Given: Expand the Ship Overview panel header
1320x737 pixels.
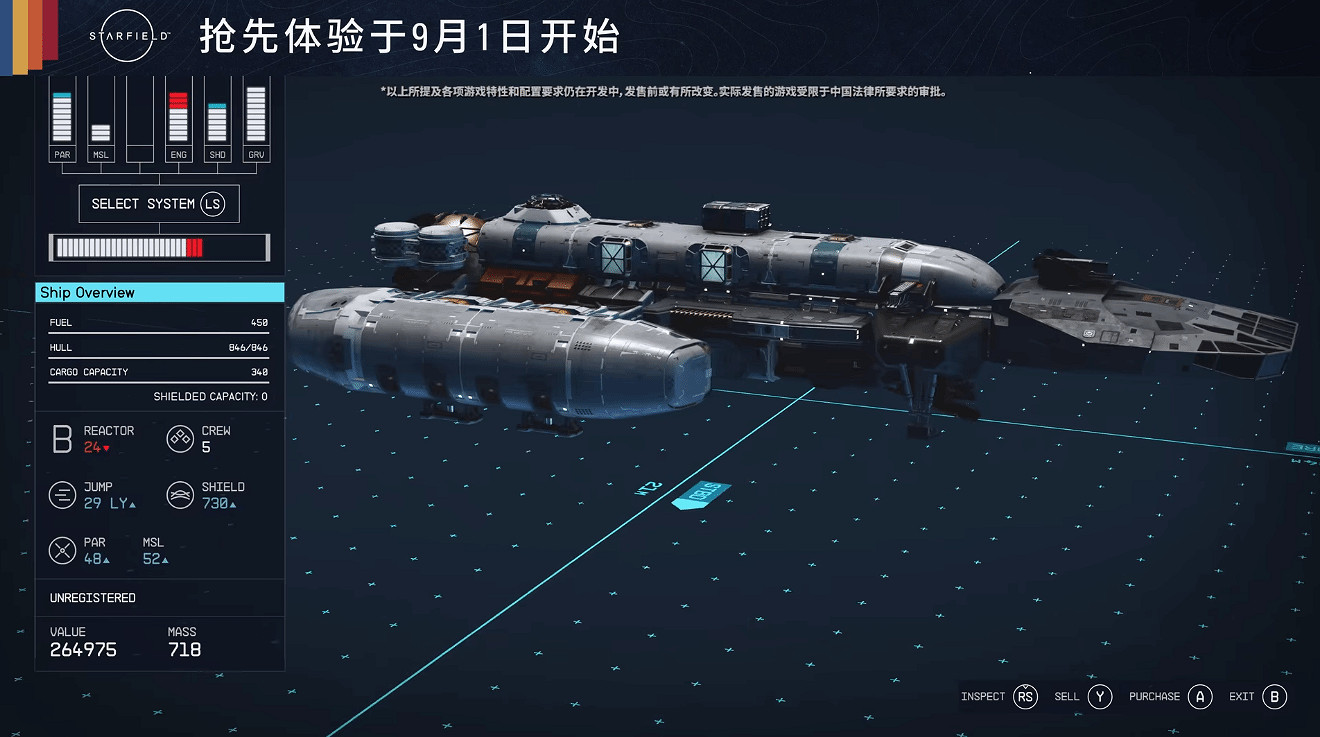Looking at the screenshot, I should pyautogui.click(x=159, y=292).
